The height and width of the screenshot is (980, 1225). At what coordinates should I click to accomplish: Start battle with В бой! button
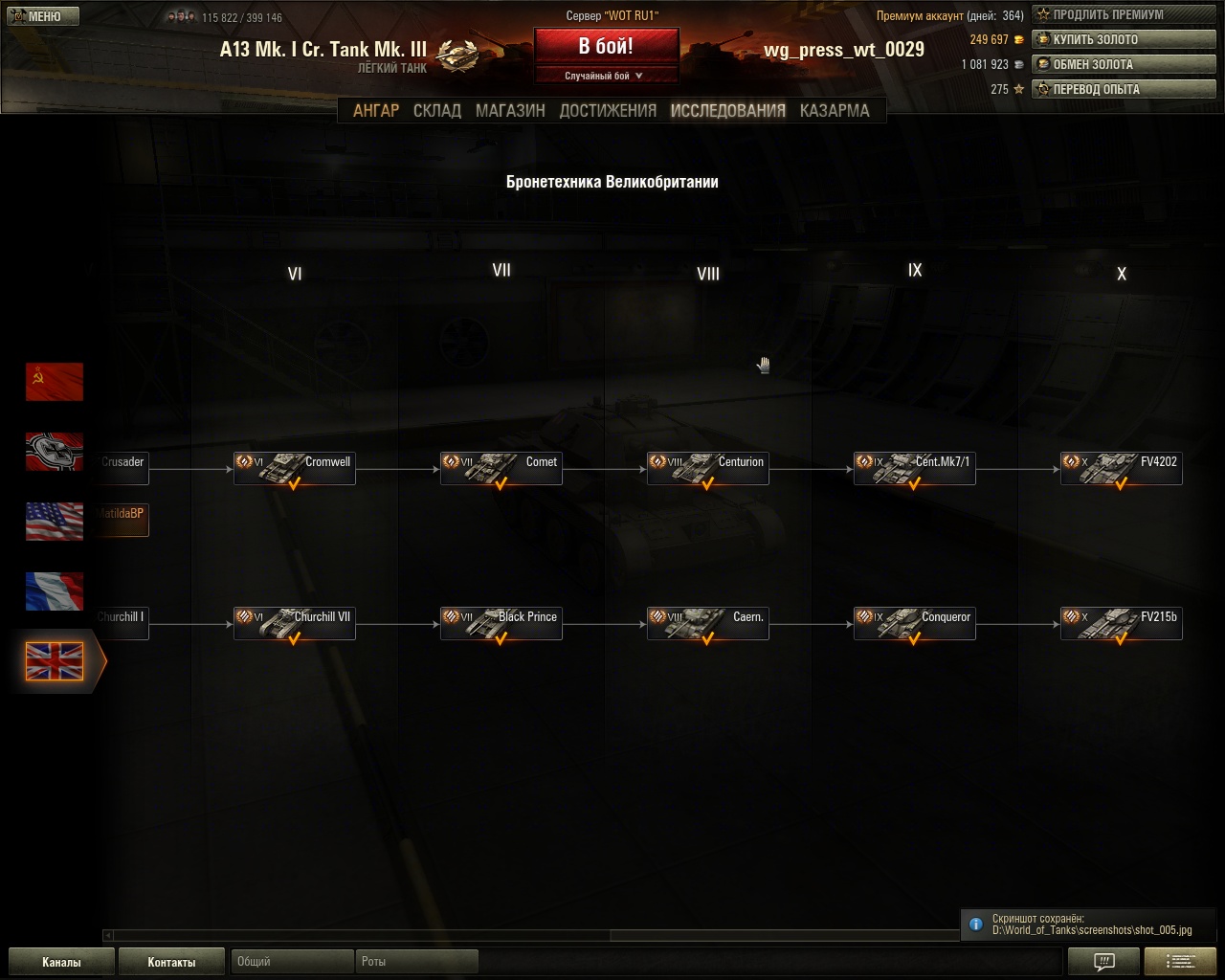(x=606, y=47)
